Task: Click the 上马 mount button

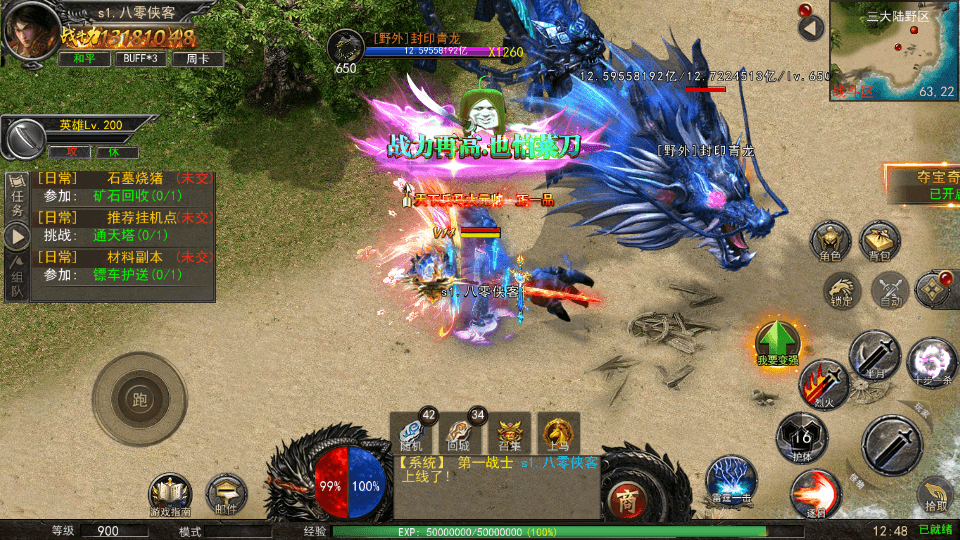Action: (558, 431)
